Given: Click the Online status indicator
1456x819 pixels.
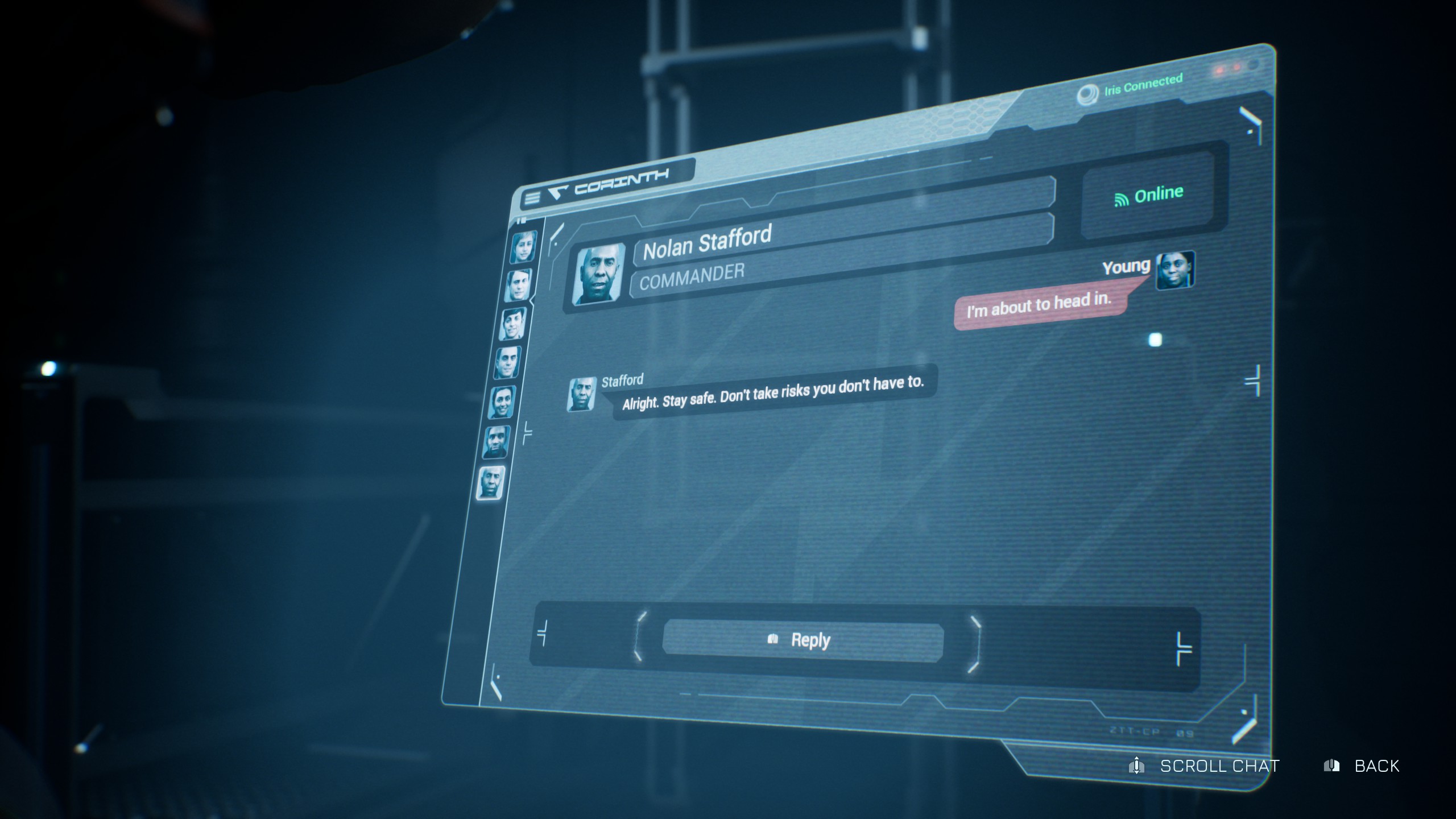Looking at the screenshot, I should (1148, 195).
